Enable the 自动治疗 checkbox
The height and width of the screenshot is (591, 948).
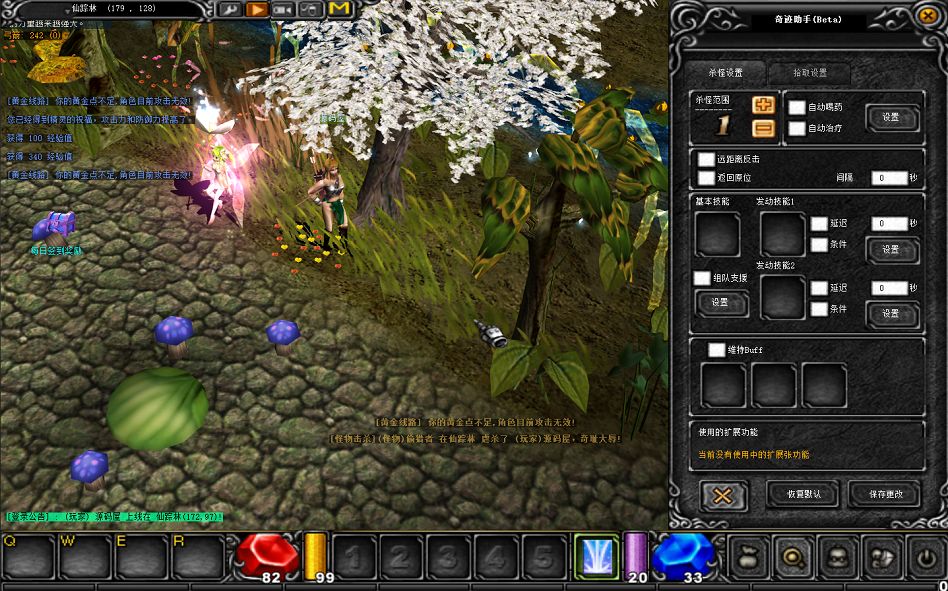pyautogui.click(x=797, y=128)
